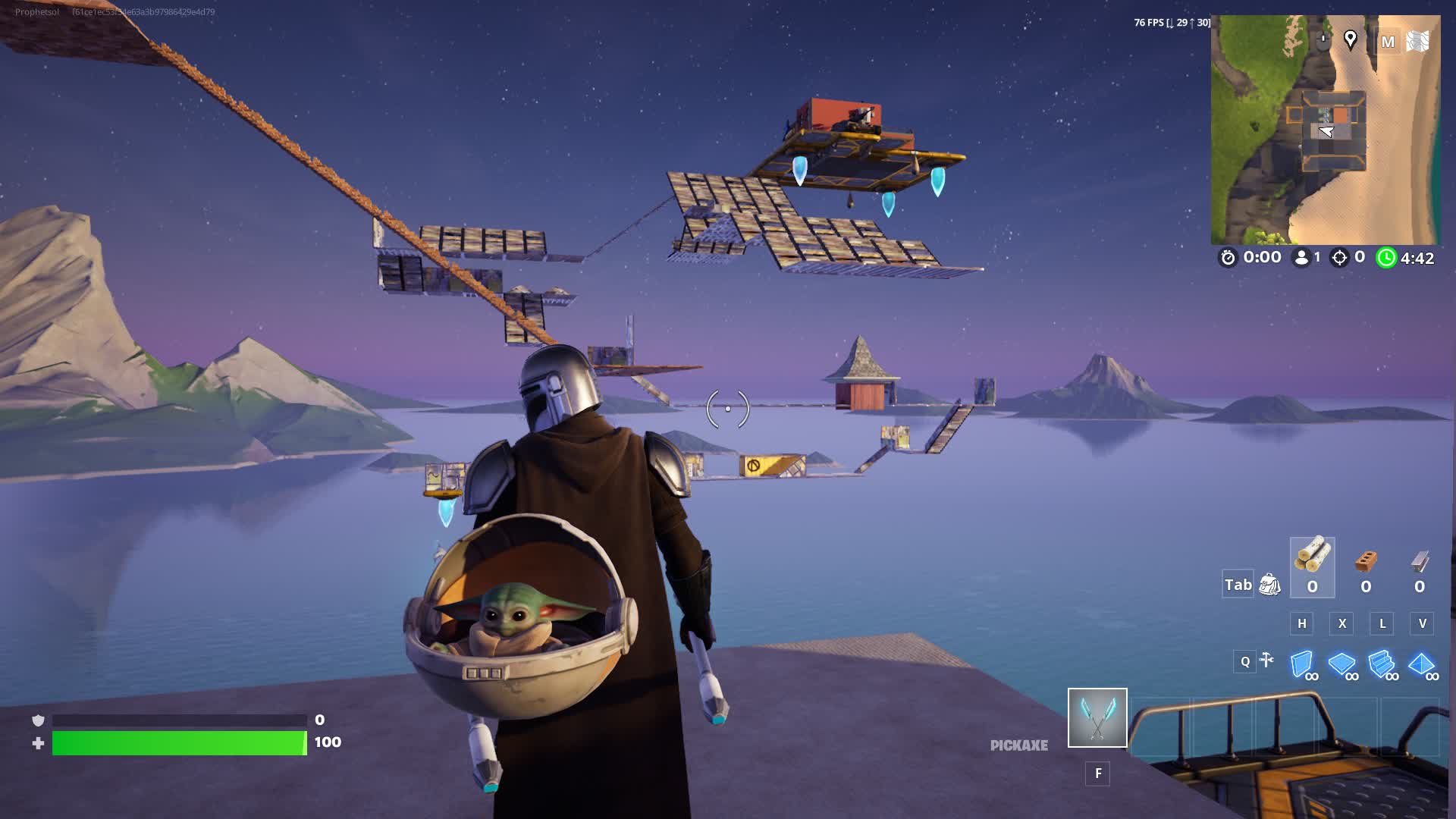Toggle build mode with hammer-wrench icon
Viewport: 1456px width, 819px height.
click(x=1266, y=661)
